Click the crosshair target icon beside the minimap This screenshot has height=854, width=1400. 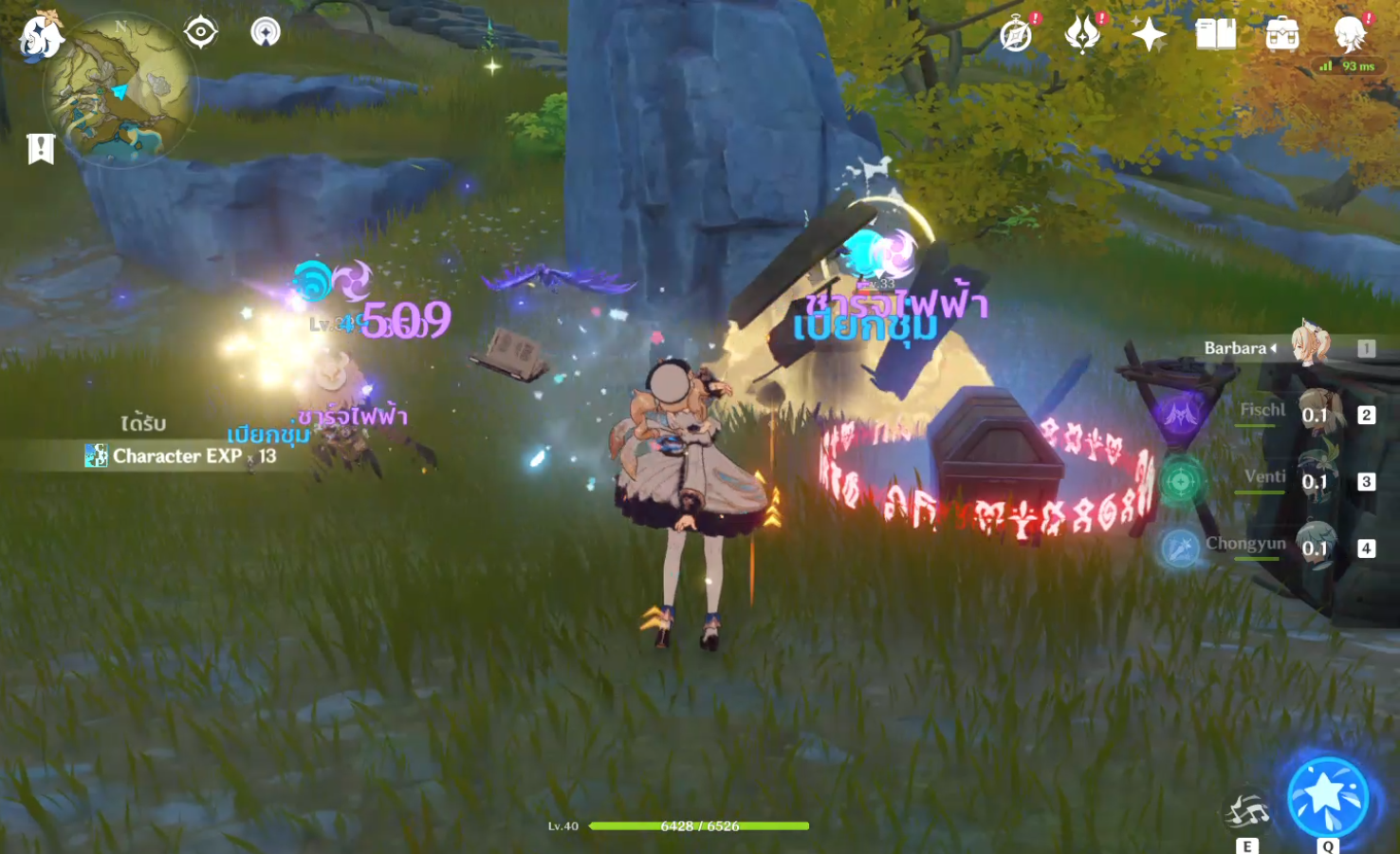[201, 32]
